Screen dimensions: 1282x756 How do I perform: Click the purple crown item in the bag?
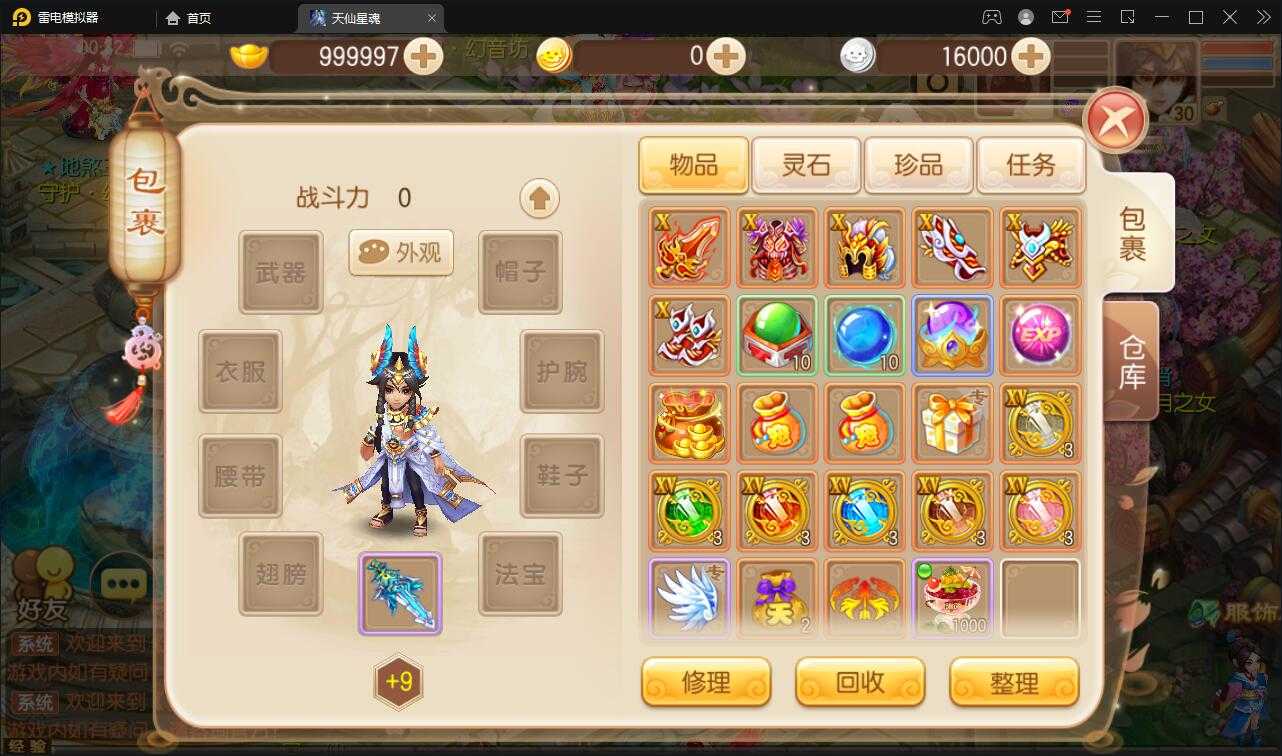[x=953, y=335]
